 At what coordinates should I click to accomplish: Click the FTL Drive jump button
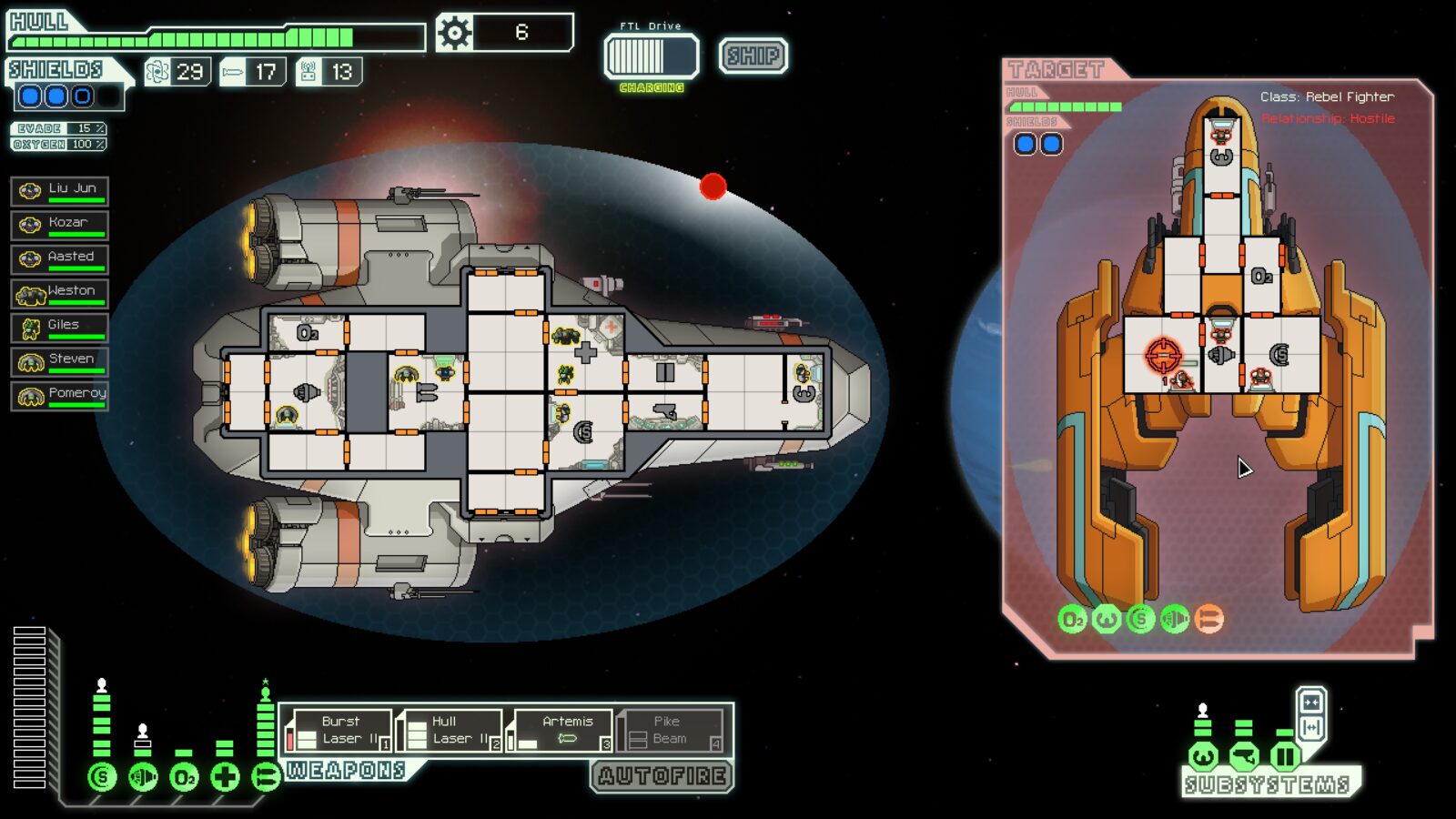tap(651, 56)
